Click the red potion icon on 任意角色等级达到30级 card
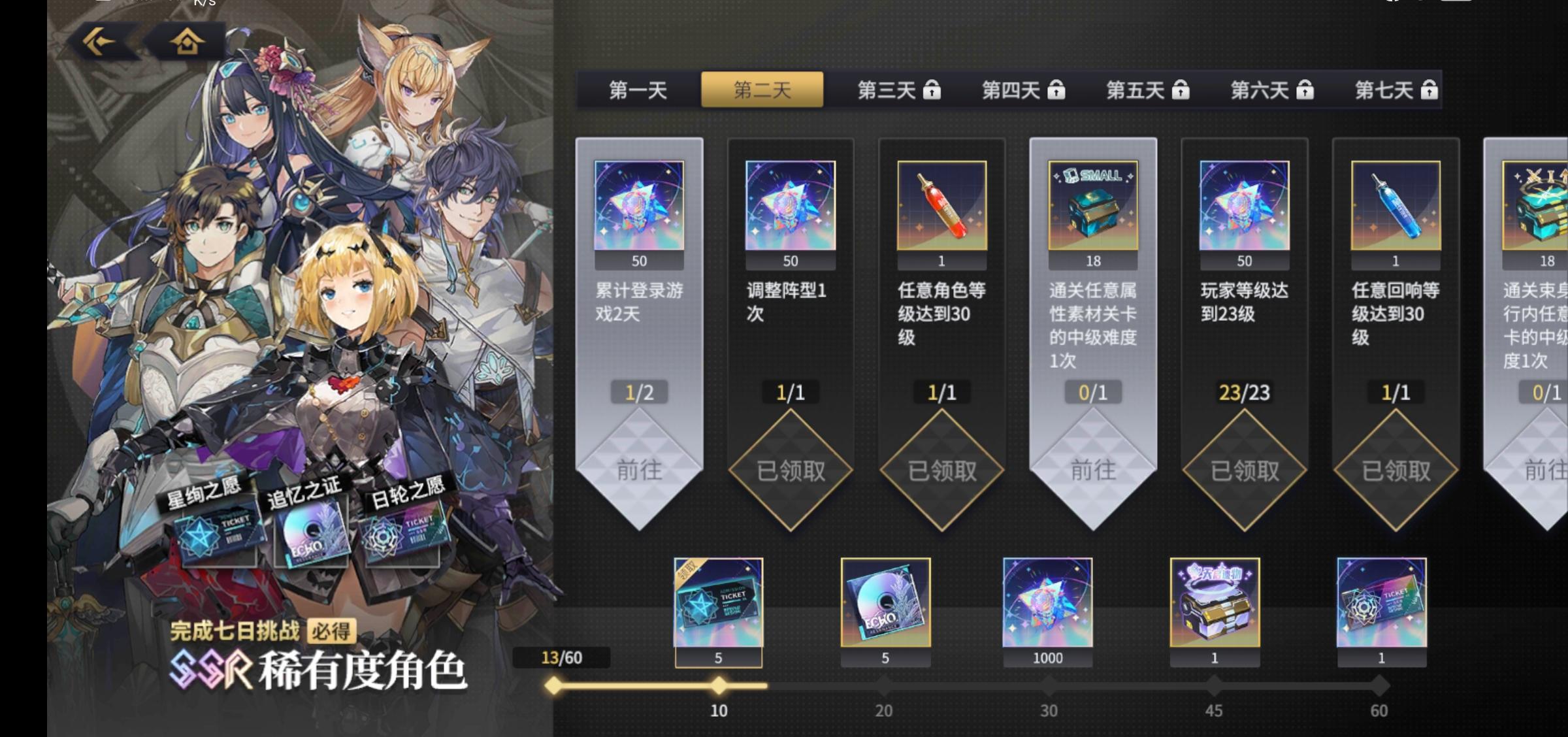1568x737 pixels. [941, 206]
